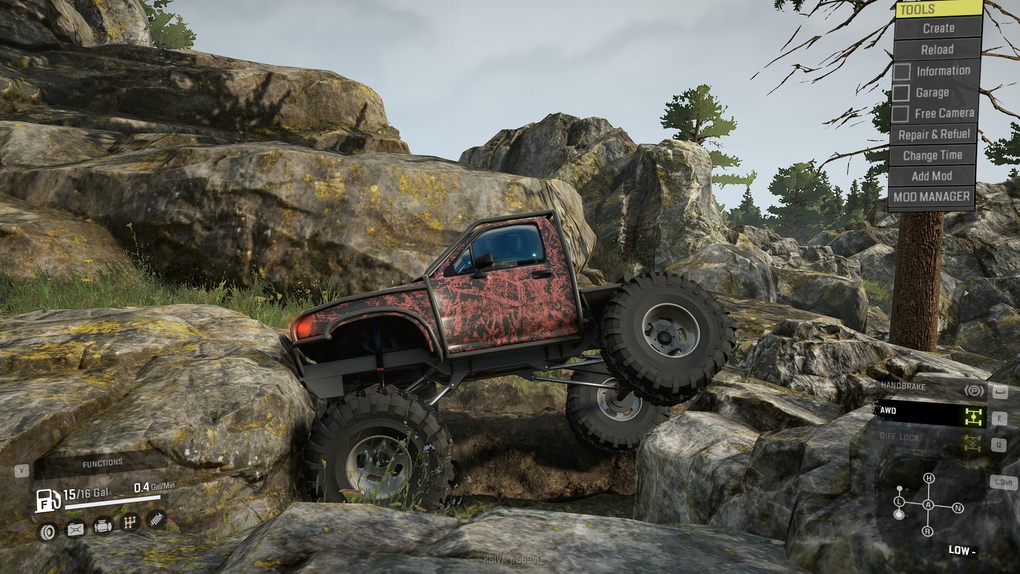Open the Change Time option
Viewport: 1020px width, 574px height.
933,155
